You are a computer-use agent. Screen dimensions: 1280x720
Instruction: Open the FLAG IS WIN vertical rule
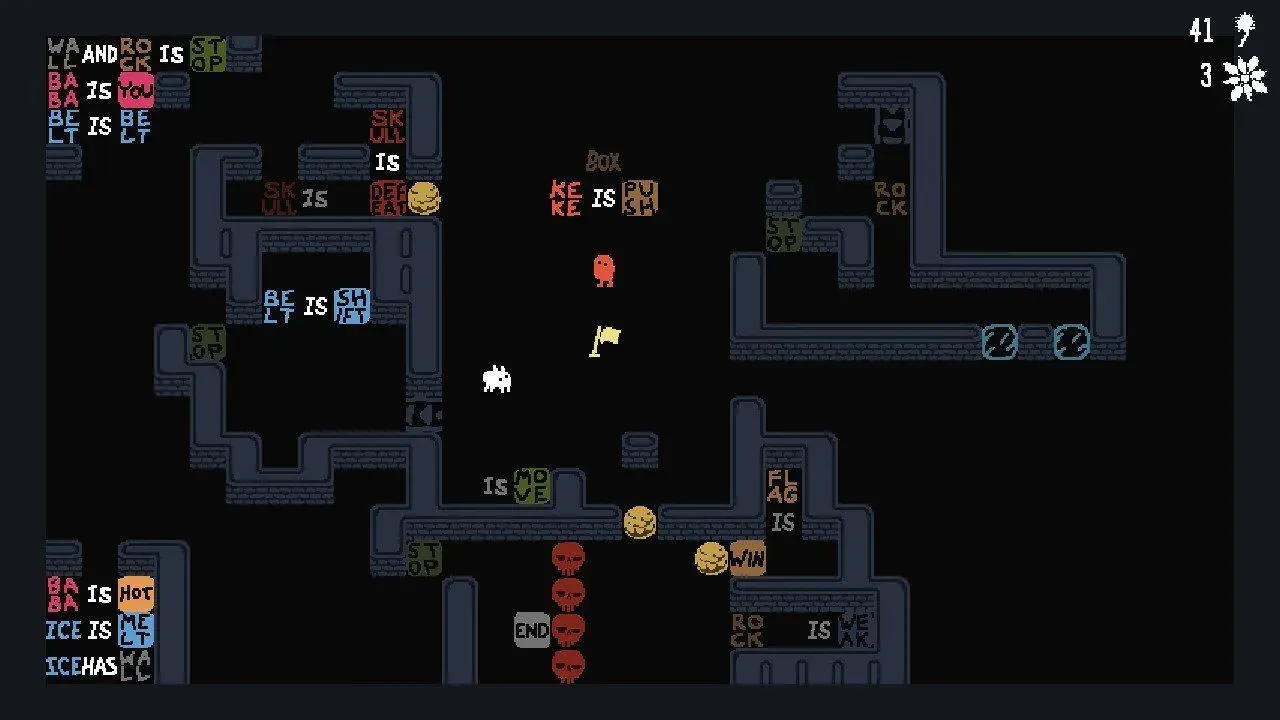pyautogui.click(x=781, y=505)
